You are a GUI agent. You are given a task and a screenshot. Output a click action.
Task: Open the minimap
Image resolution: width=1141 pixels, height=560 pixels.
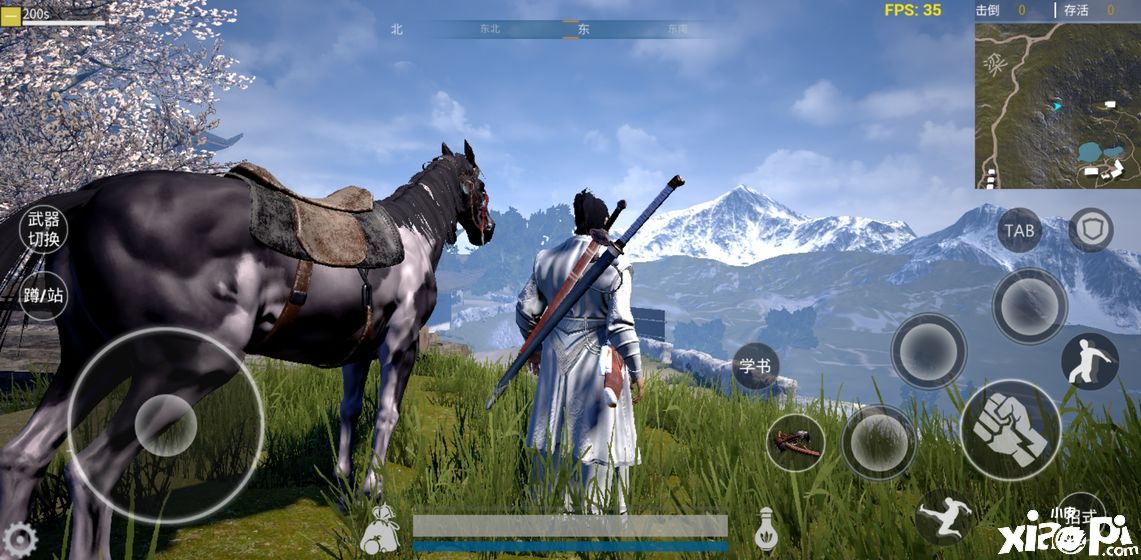click(1057, 105)
